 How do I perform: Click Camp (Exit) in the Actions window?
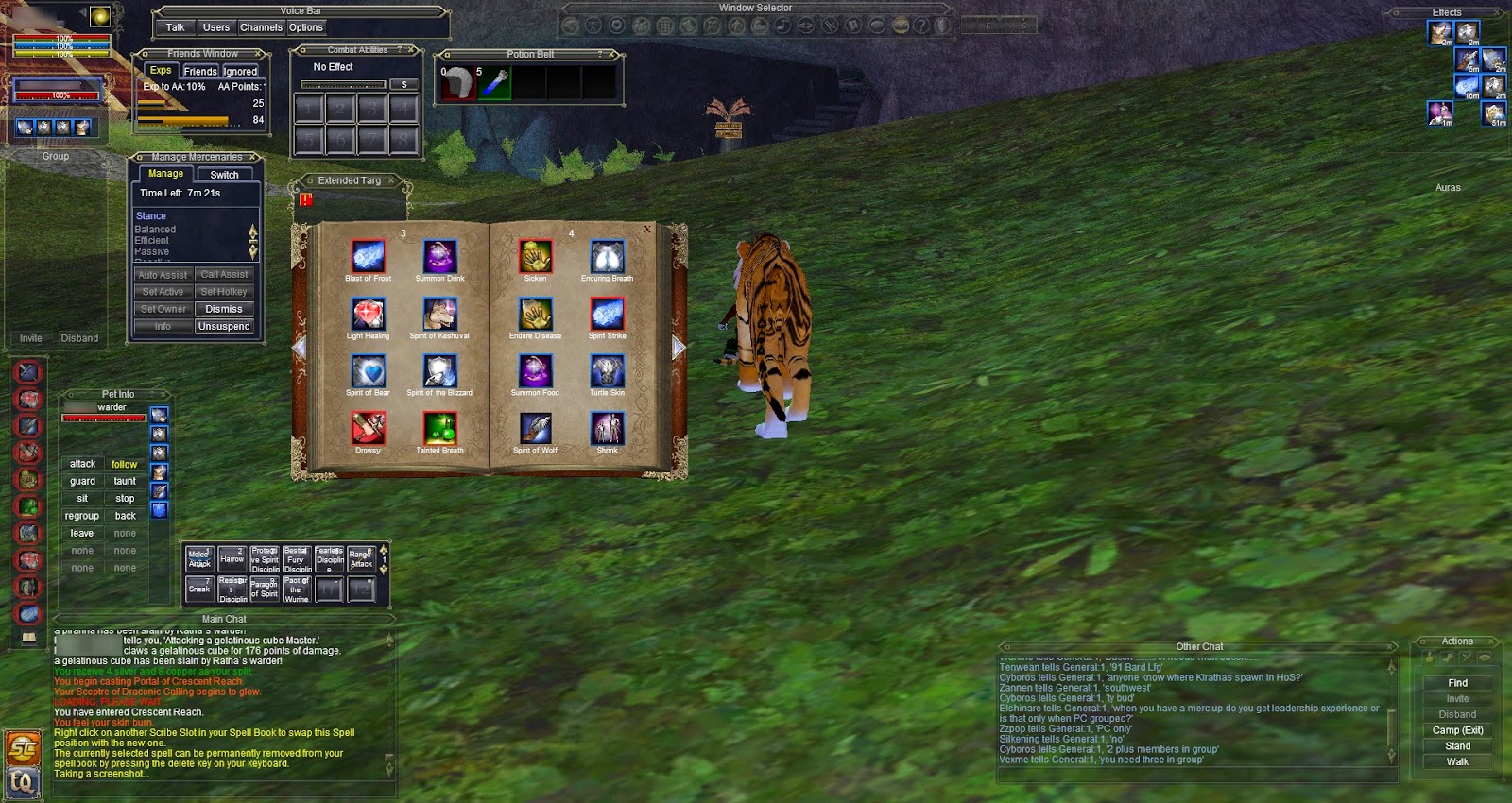[1456, 730]
